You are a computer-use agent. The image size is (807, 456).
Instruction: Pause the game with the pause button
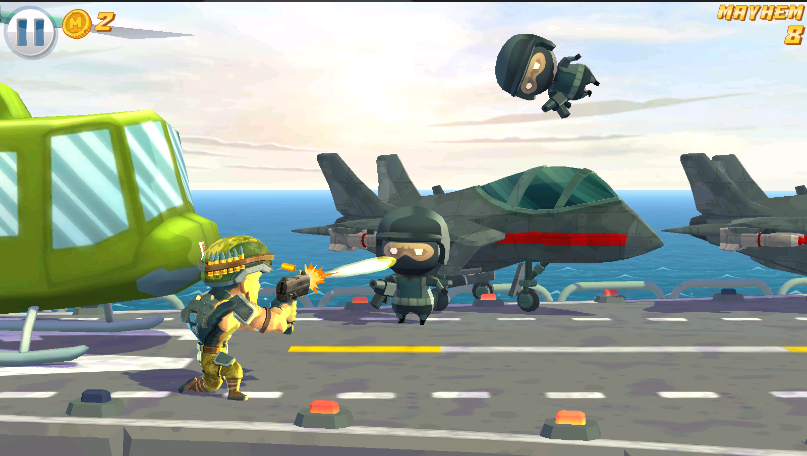30,31
